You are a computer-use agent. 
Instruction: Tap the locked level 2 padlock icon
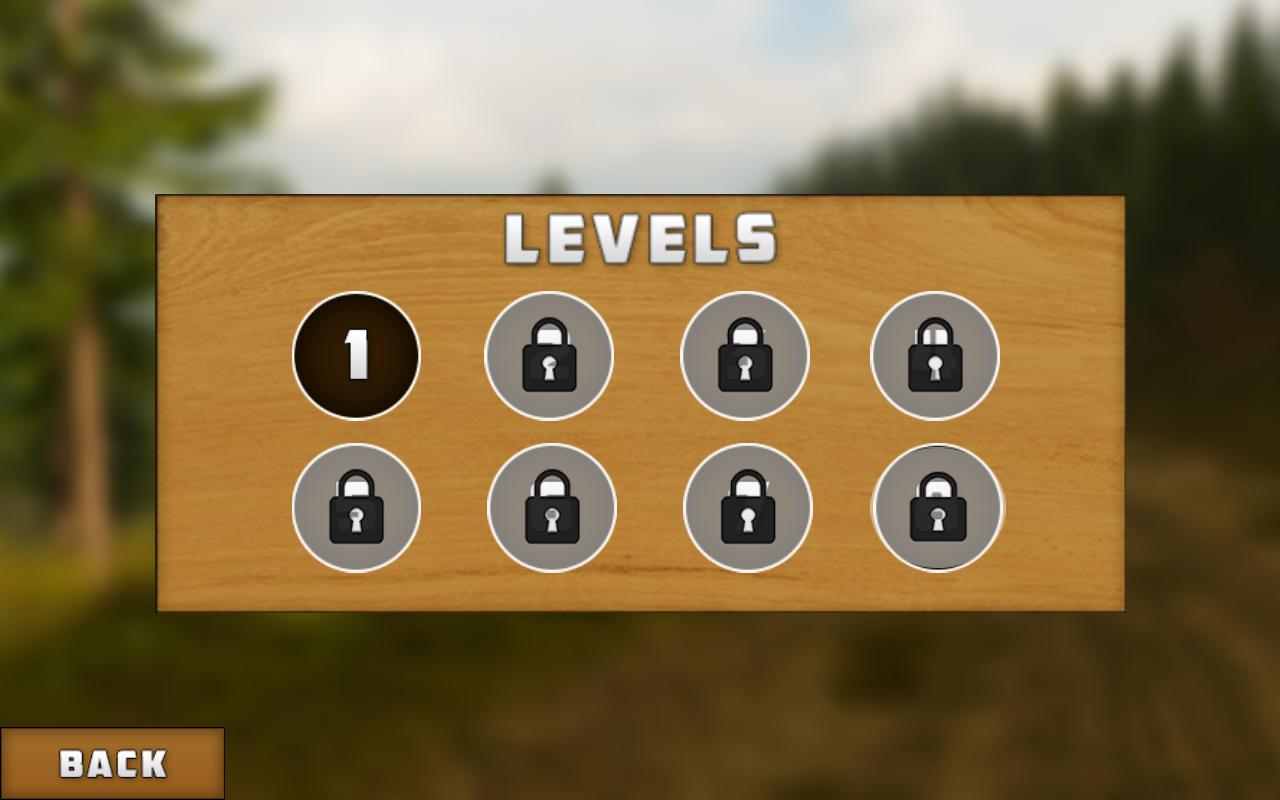pos(549,355)
